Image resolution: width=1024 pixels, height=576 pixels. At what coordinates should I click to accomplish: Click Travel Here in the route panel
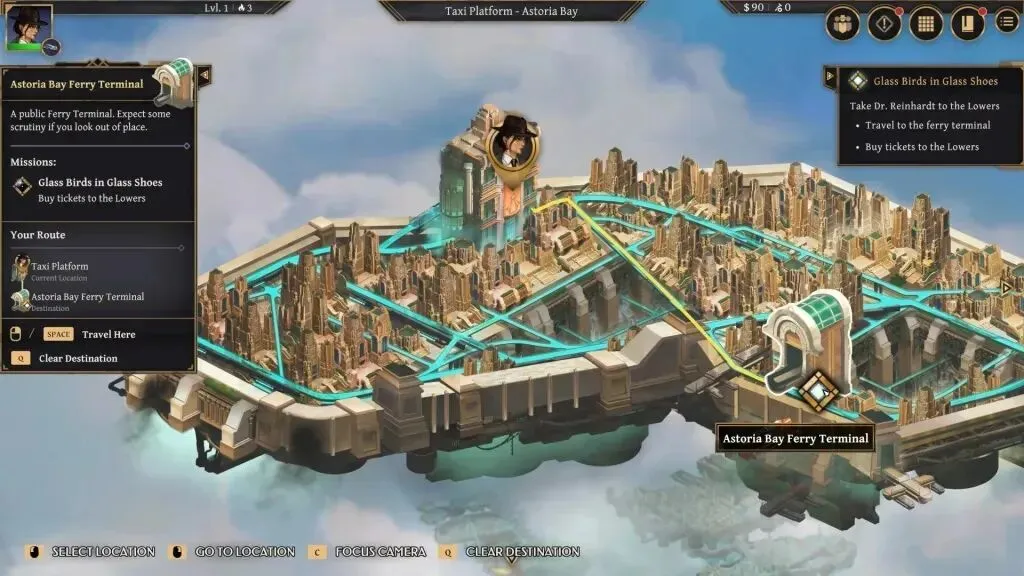pos(109,334)
